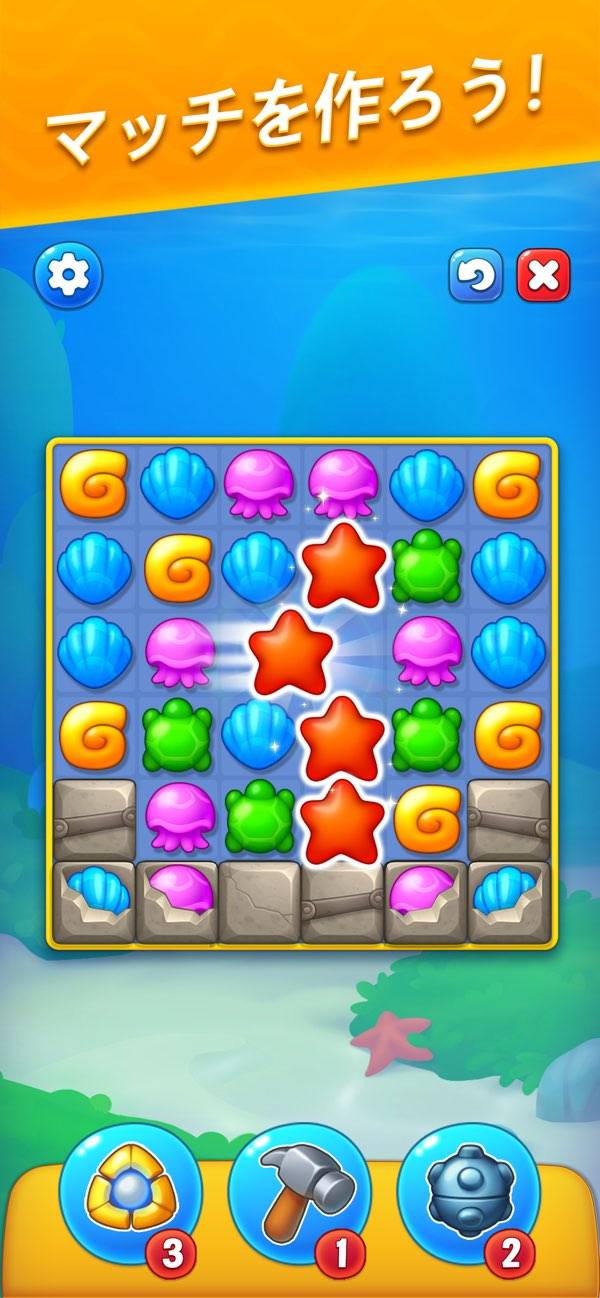Viewport: 600px width, 1298px height.
Task: Select the triangular gold ring booster
Action: click(130, 1186)
